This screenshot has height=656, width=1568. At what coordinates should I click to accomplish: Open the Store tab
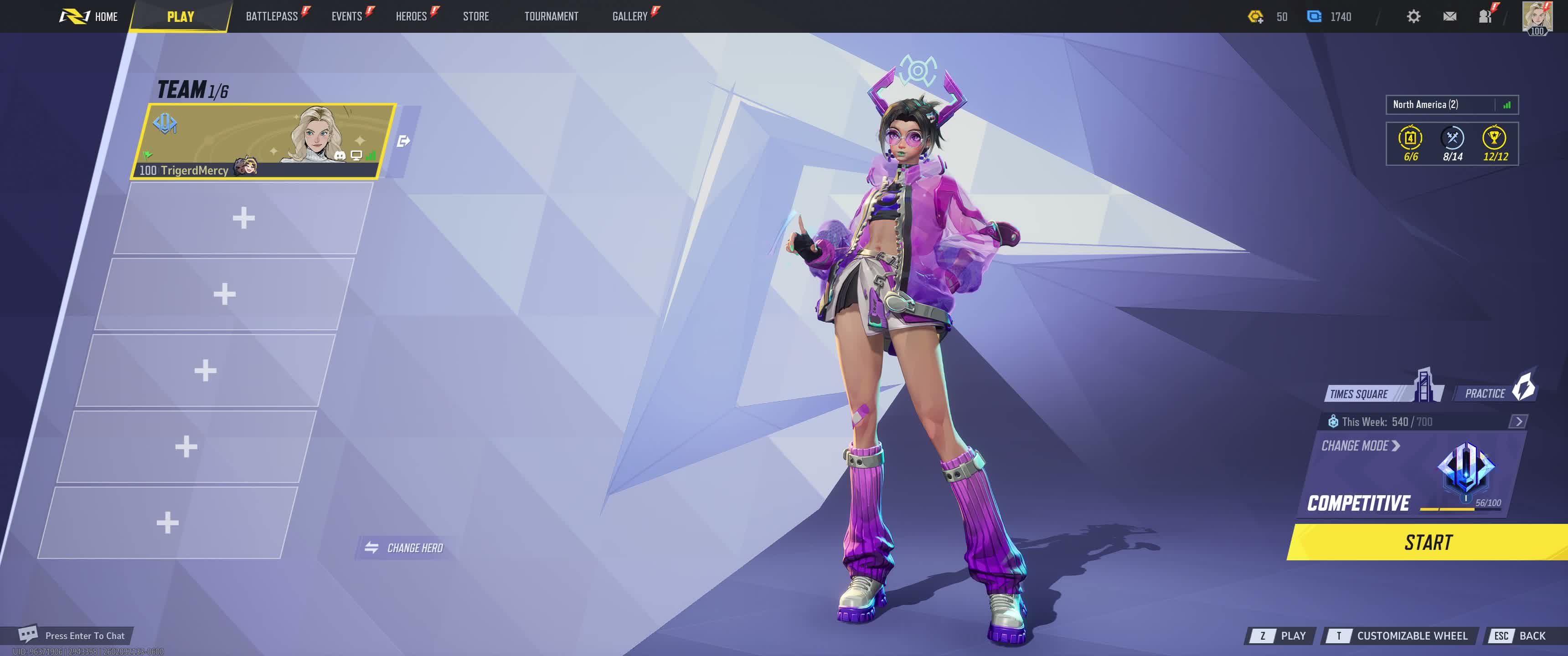(475, 16)
